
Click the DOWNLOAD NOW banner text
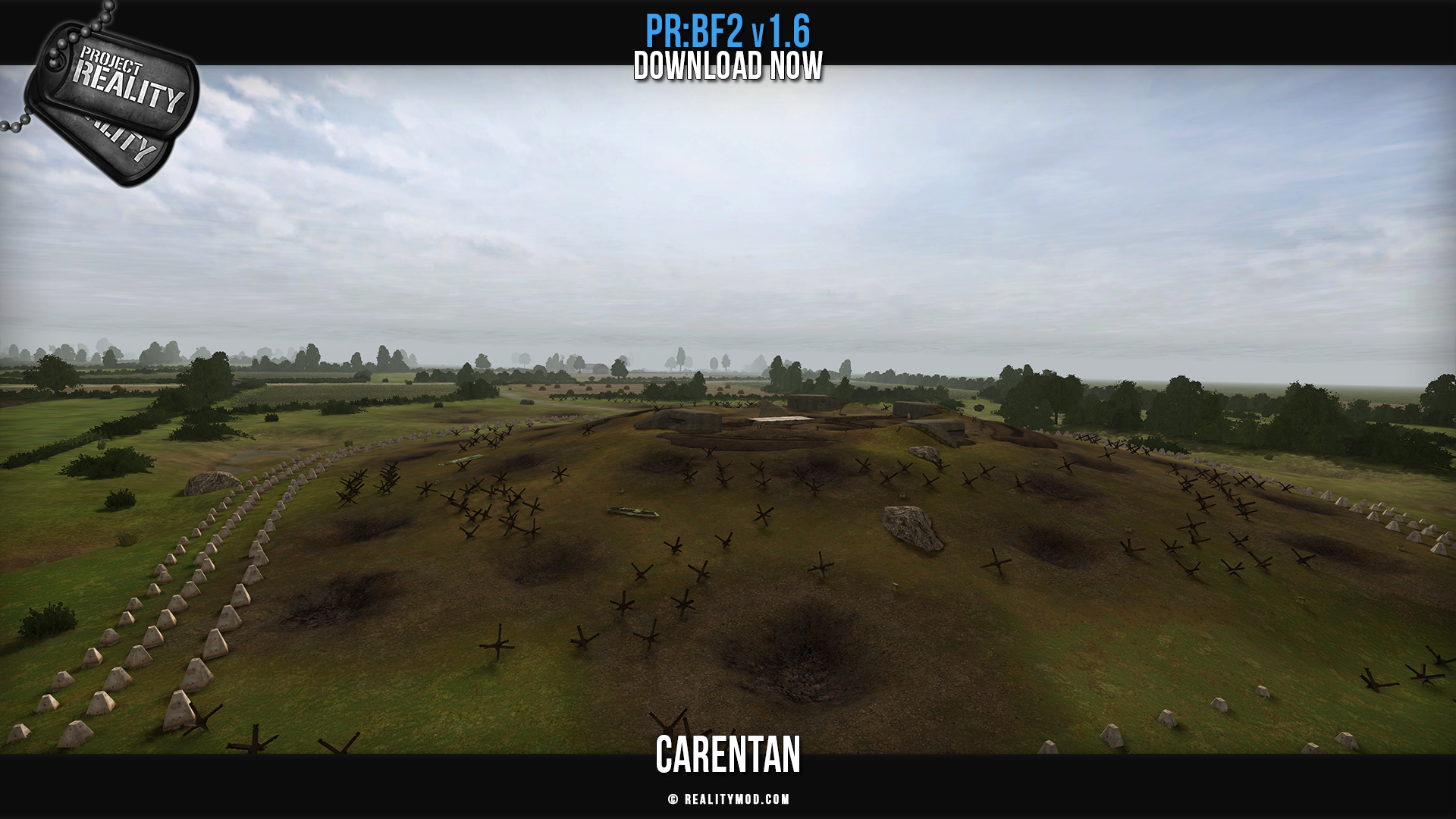pos(728,66)
